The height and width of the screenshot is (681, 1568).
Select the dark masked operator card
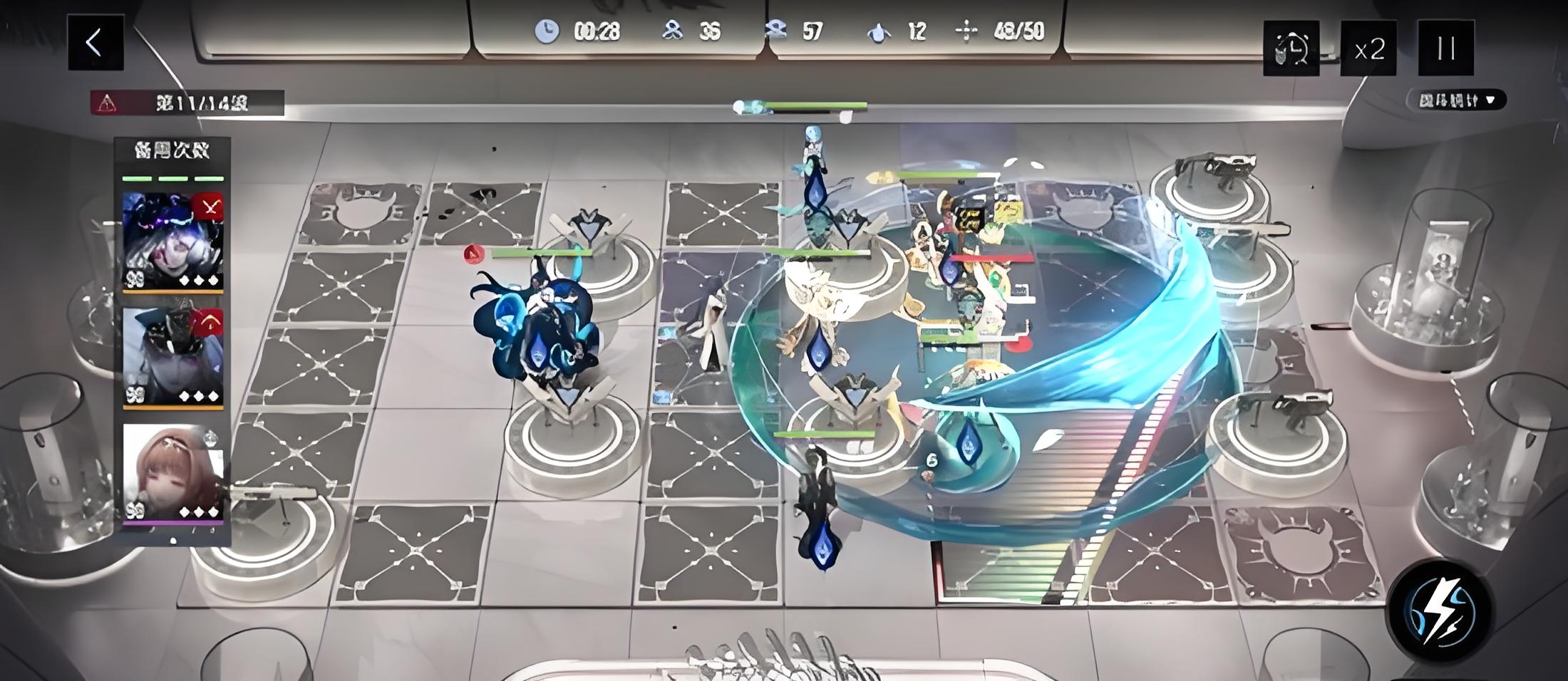(x=172, y=358)
